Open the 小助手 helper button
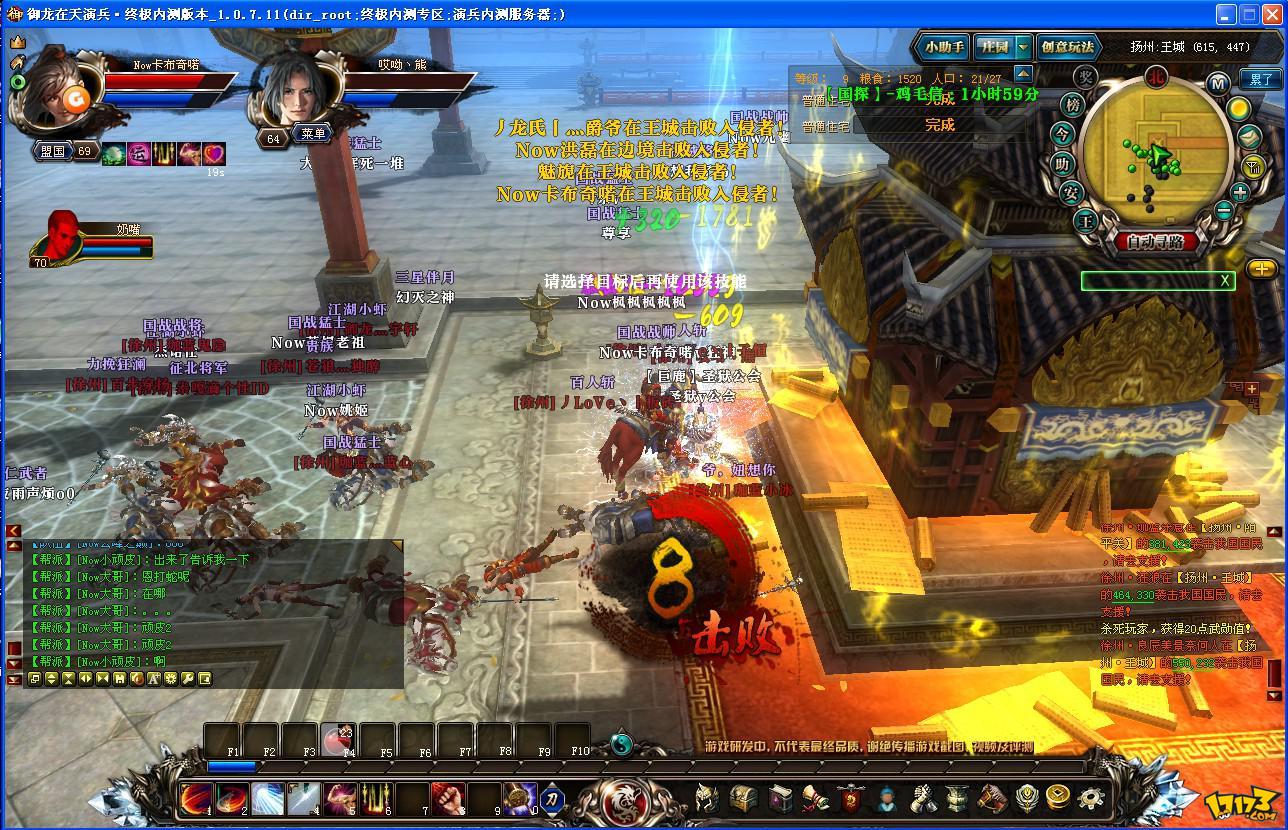1288x830 pixels. tap(942, 47)
